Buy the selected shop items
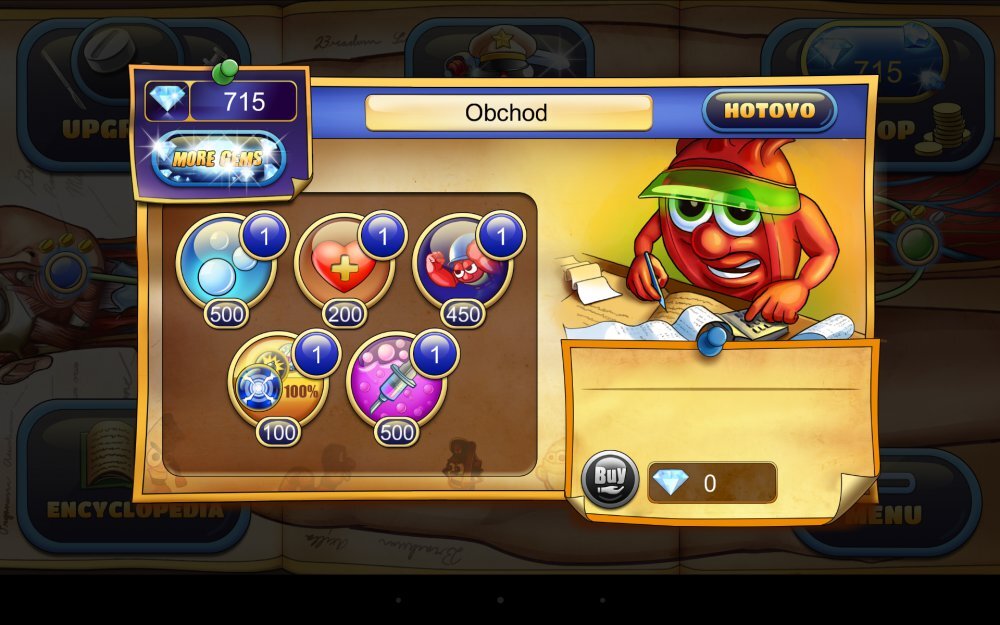The image size is (1000, 625). pos(609,482)
